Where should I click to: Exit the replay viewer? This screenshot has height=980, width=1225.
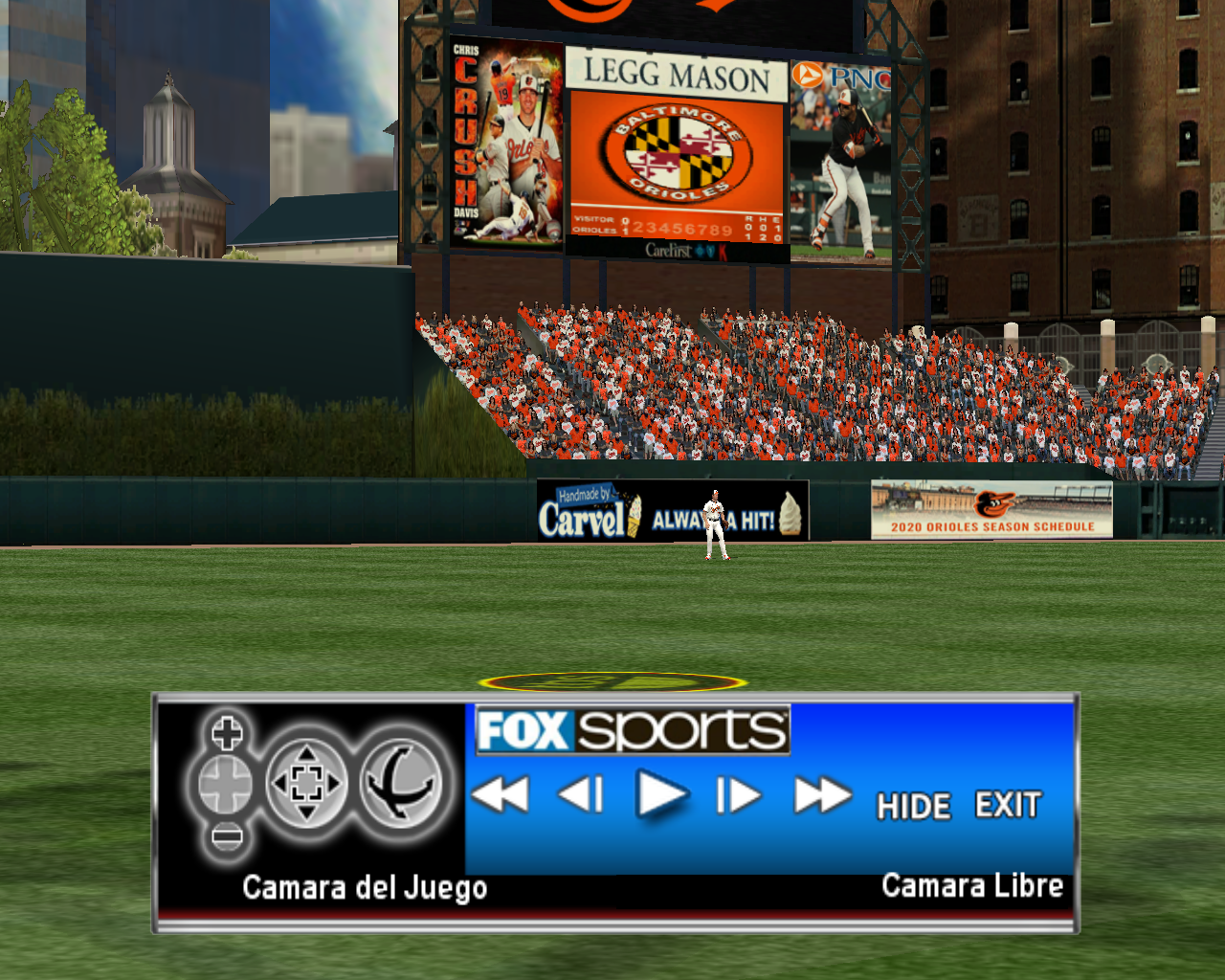click(1007, 805)
